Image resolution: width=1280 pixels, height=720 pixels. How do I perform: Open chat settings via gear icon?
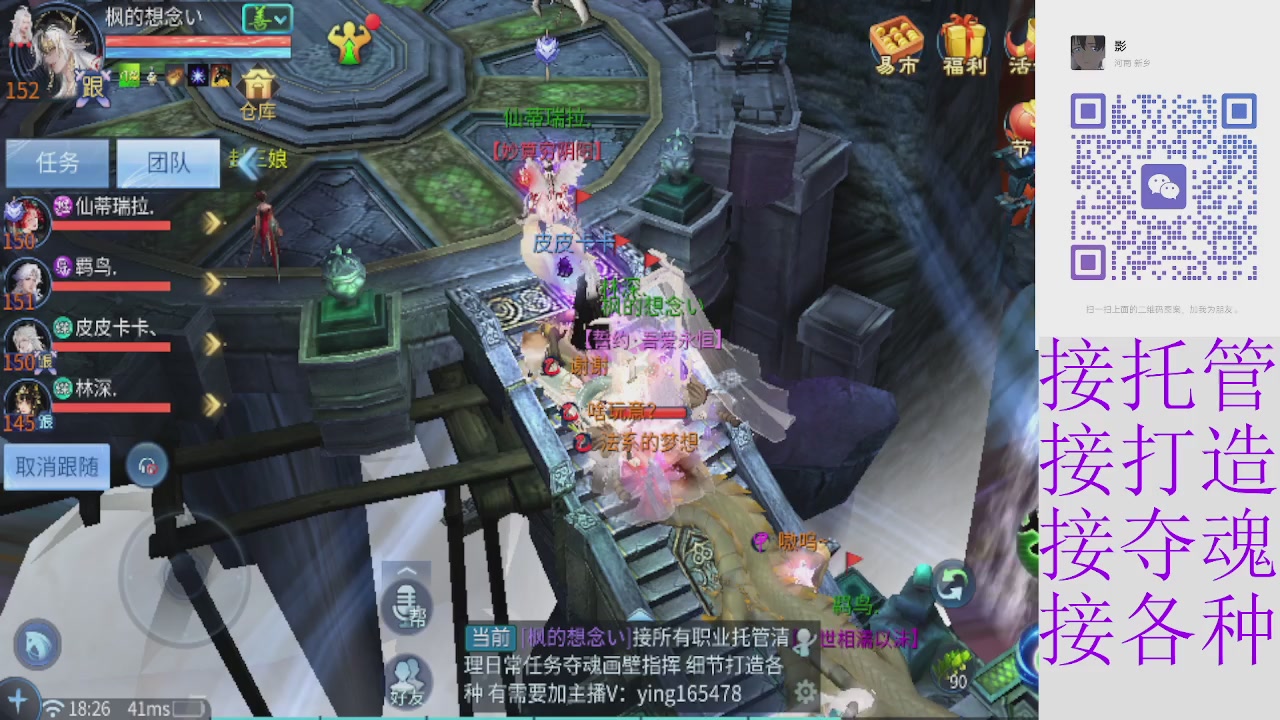pyautogui.click(x=804, y=690)
